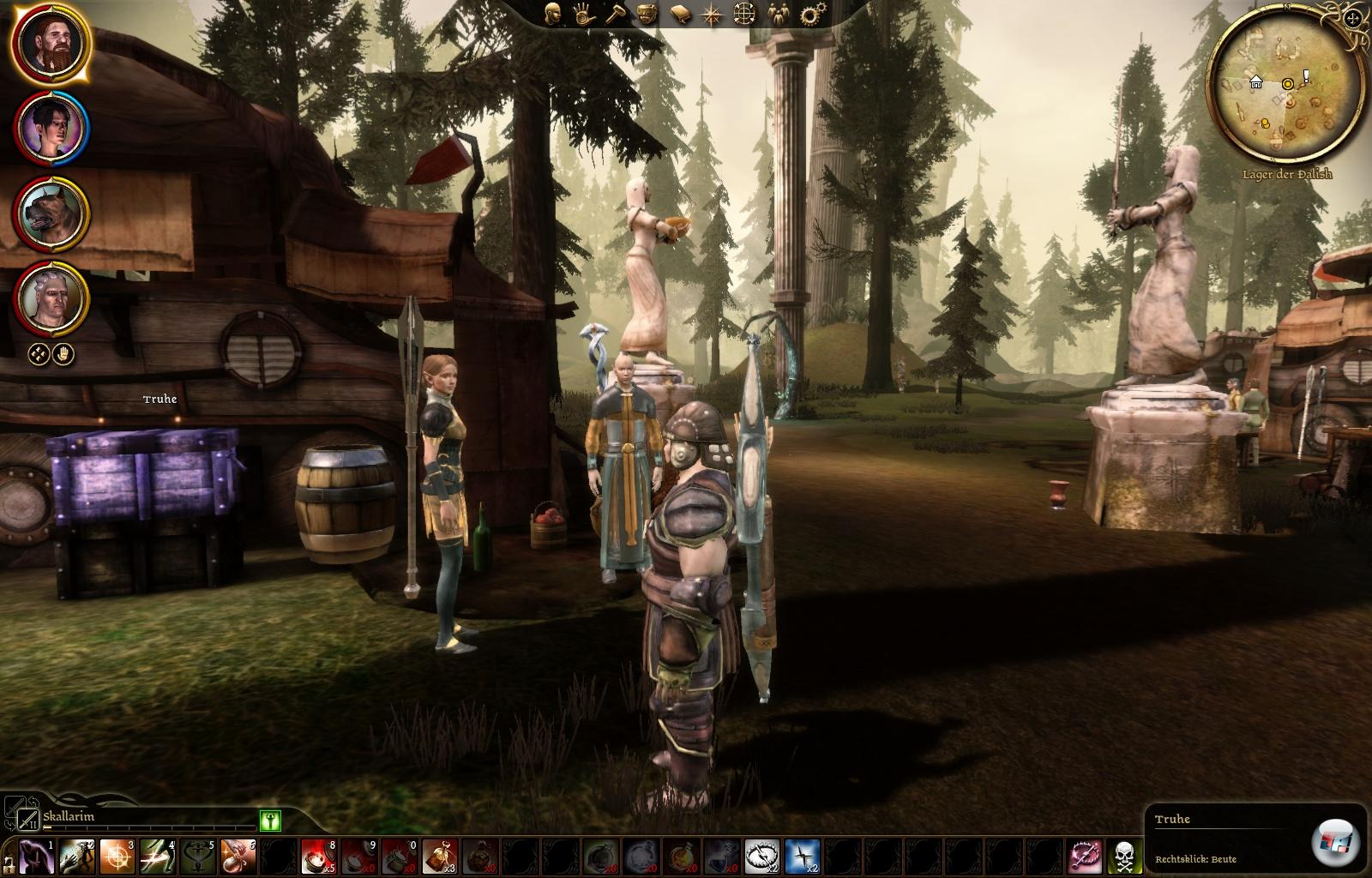The image size is (1372, 878).
Task: Toggle the party hold position hand button
Action: 64,353
